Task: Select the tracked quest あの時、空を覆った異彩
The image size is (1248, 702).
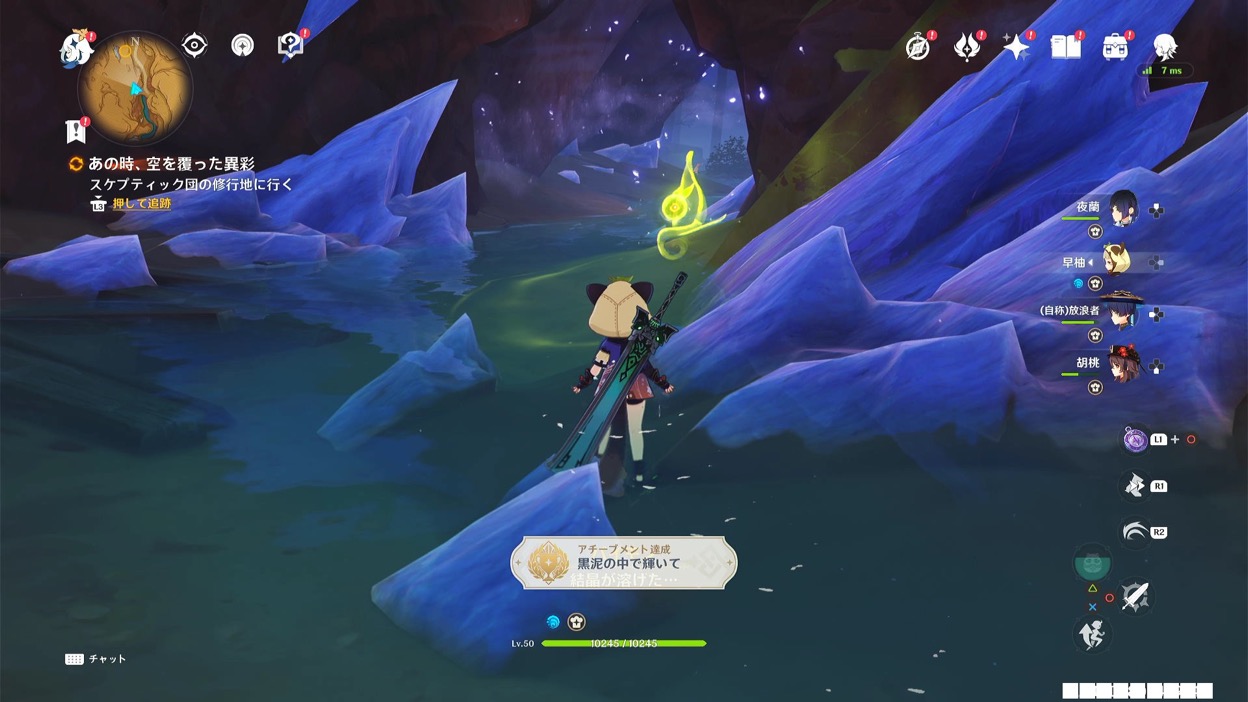Action: (x=170, y=164)
